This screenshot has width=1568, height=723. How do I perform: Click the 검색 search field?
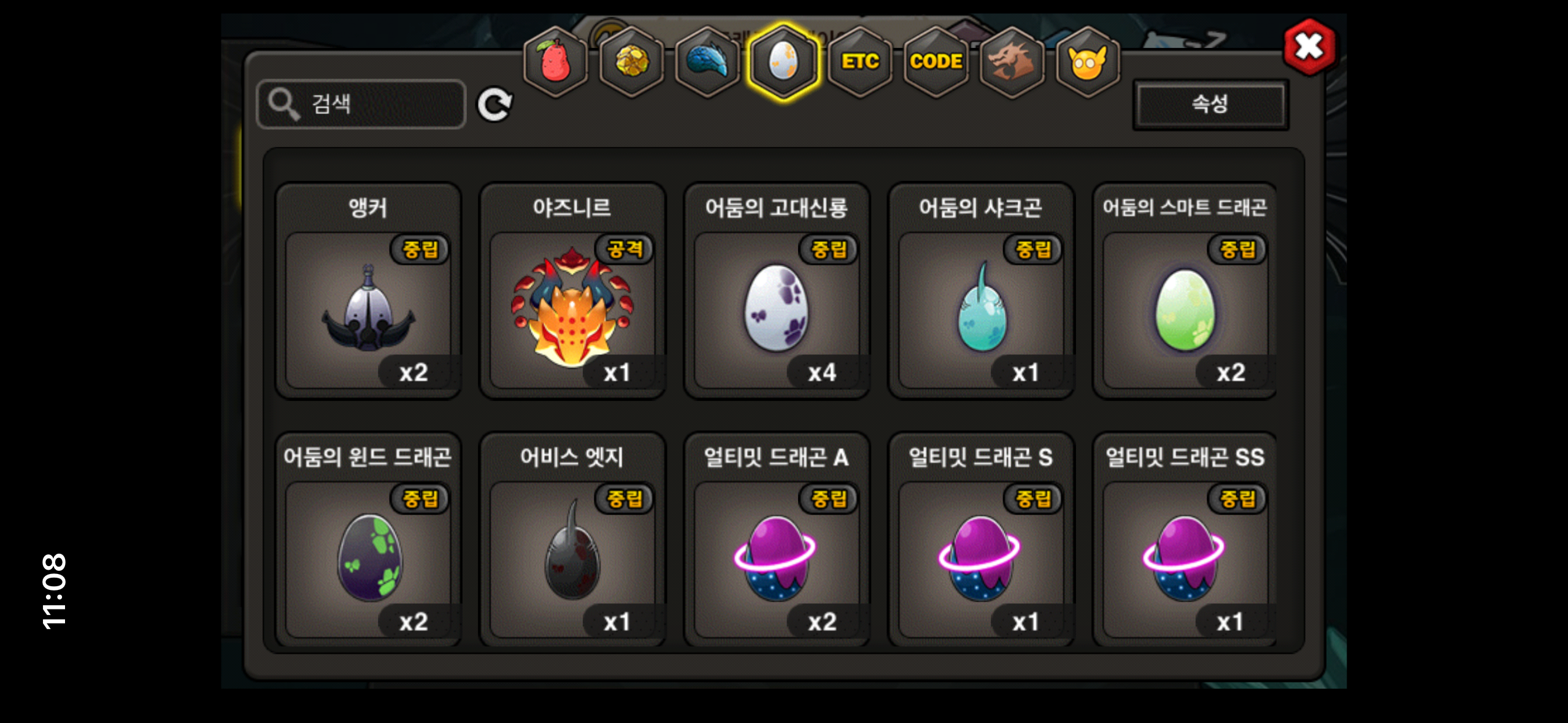(361, 104)
